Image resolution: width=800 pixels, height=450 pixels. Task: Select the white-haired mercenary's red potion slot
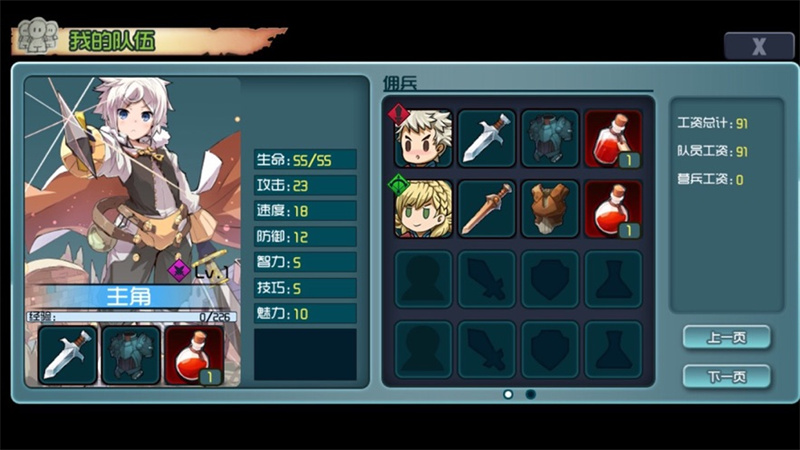613,138
